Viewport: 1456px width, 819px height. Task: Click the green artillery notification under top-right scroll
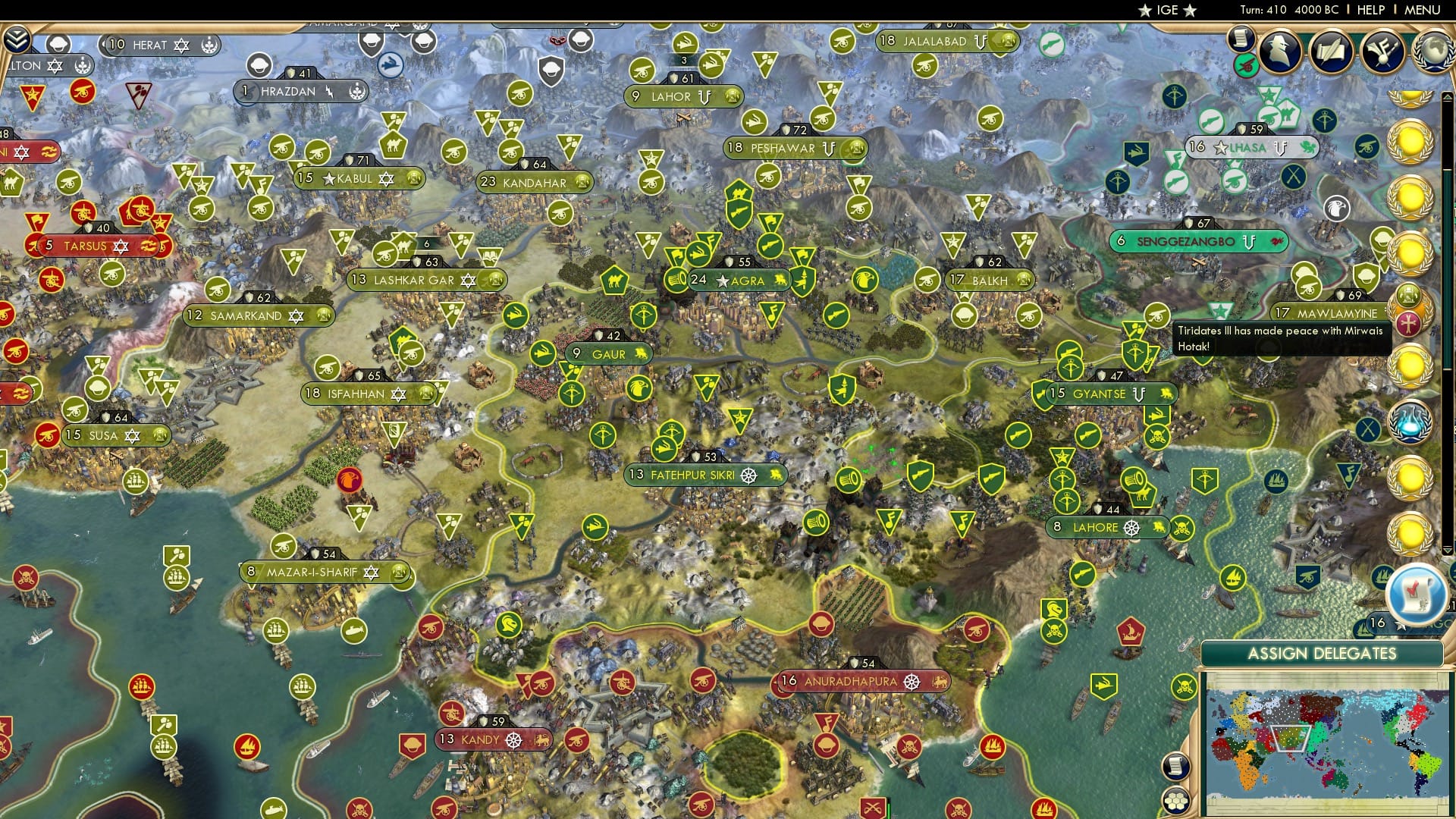click(x=1246, y=67)
